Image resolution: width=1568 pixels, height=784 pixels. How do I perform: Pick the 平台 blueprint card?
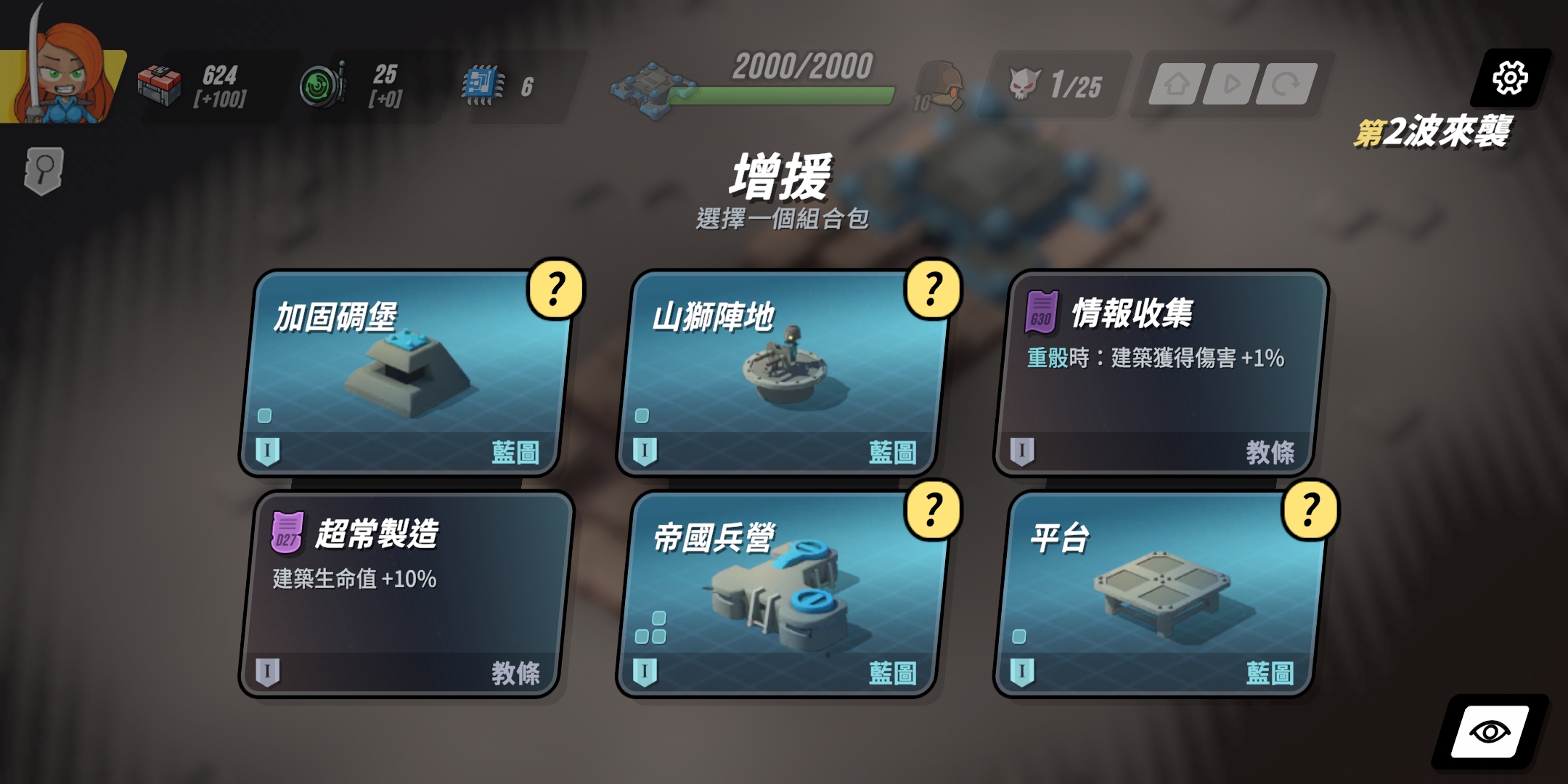tap(1158, 595)
